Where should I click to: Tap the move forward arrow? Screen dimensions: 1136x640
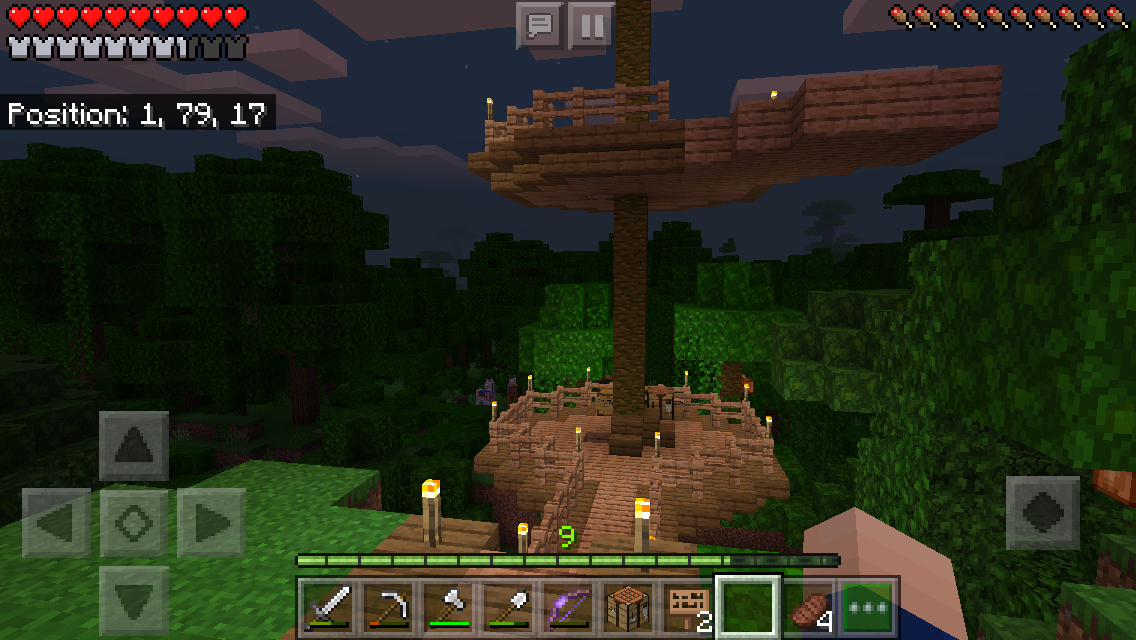(x=134, y=445)
